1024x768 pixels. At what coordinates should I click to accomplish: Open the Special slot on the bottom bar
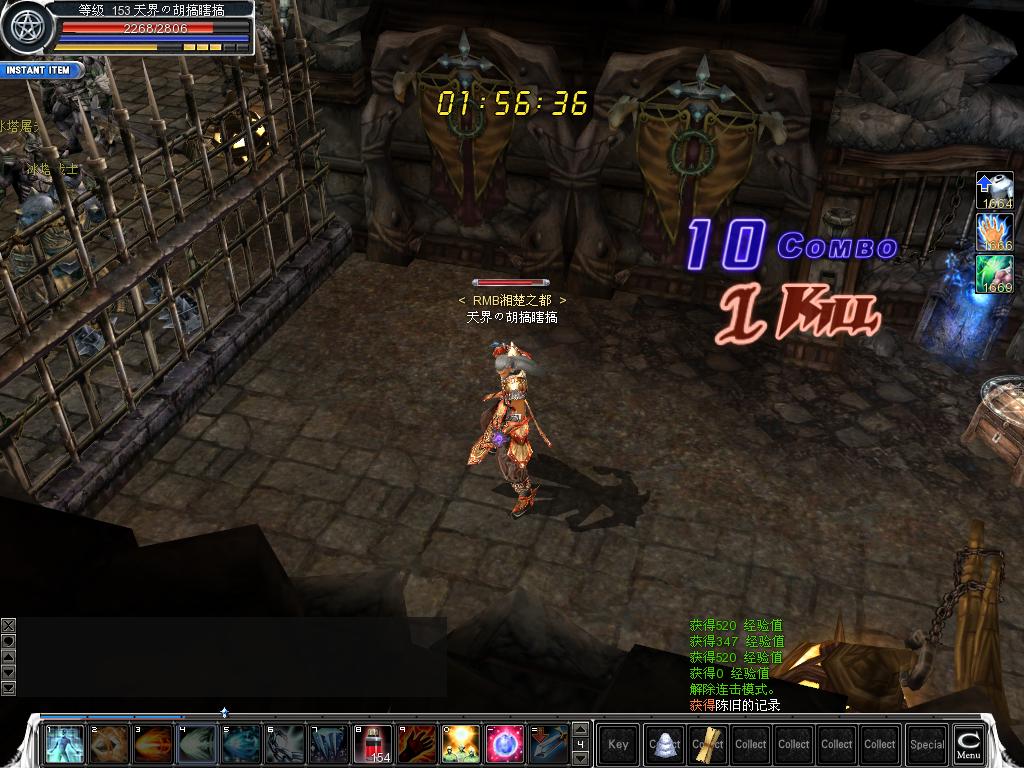[927, 744]
